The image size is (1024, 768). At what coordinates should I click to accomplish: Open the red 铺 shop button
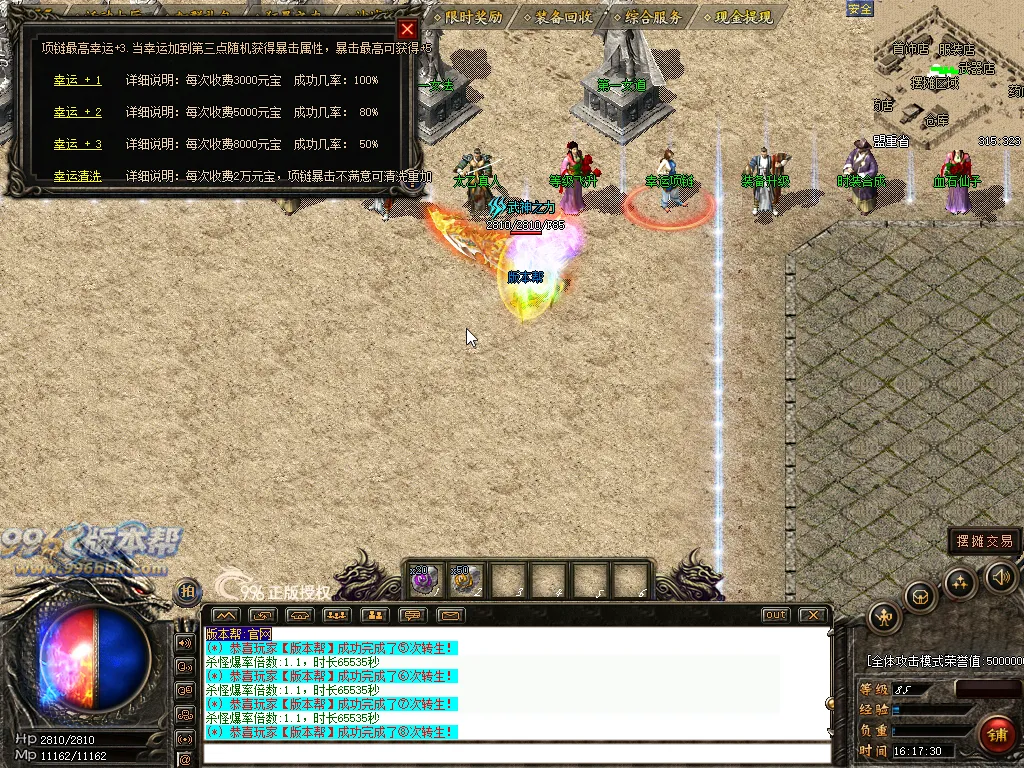996,736
